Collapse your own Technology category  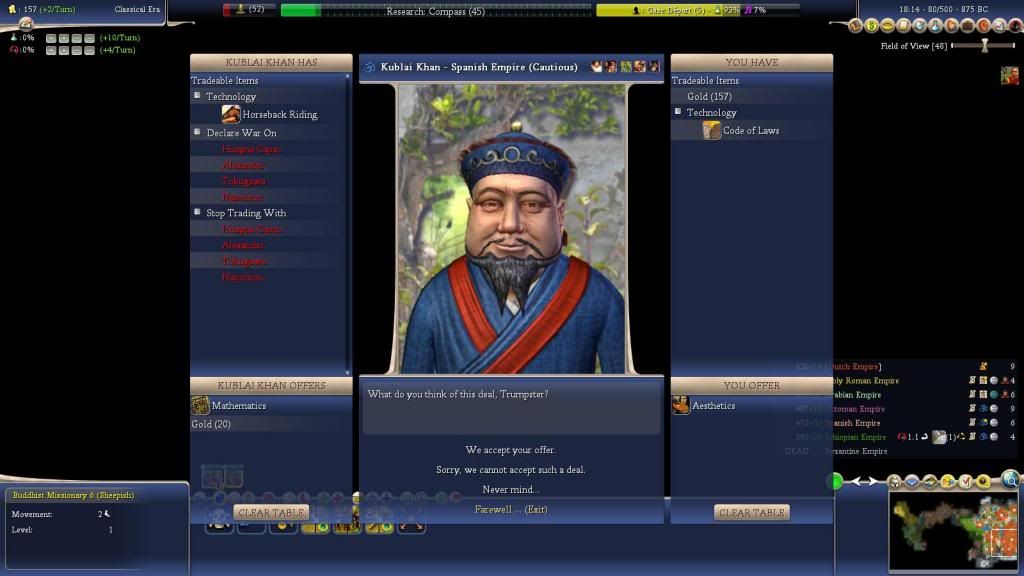coord(678,112)
